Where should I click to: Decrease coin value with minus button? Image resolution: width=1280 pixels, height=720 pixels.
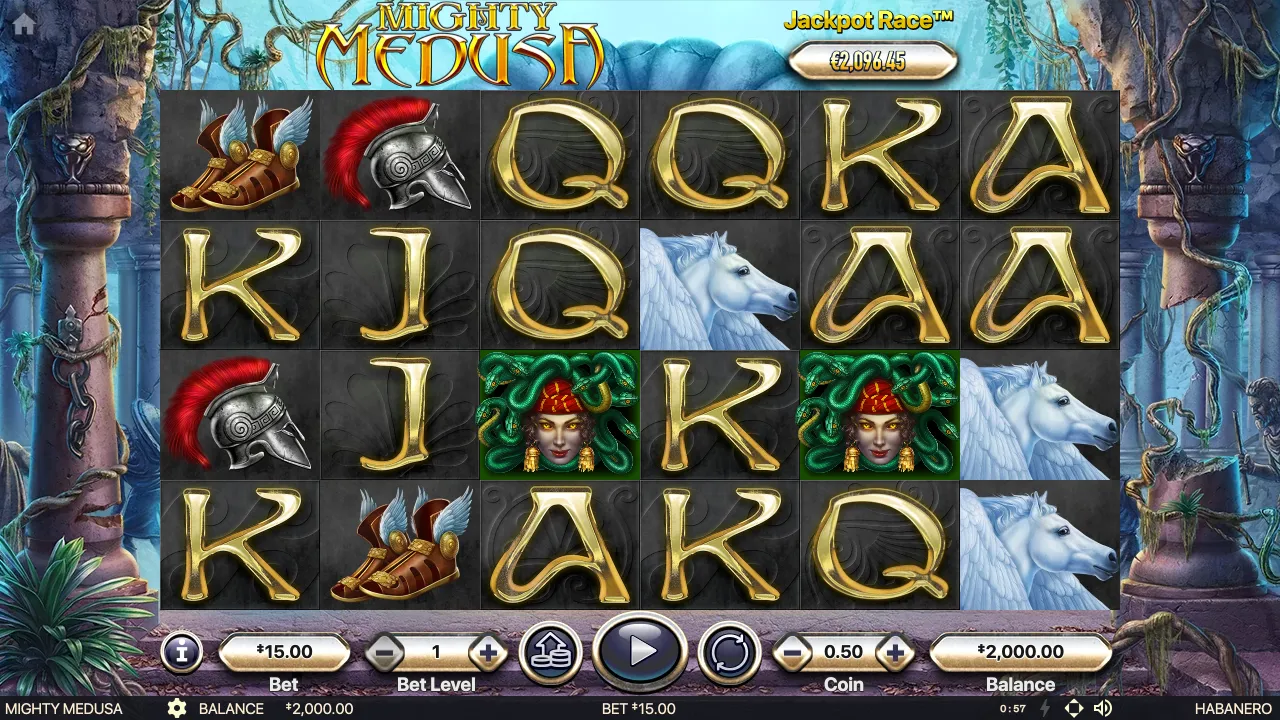795,651
